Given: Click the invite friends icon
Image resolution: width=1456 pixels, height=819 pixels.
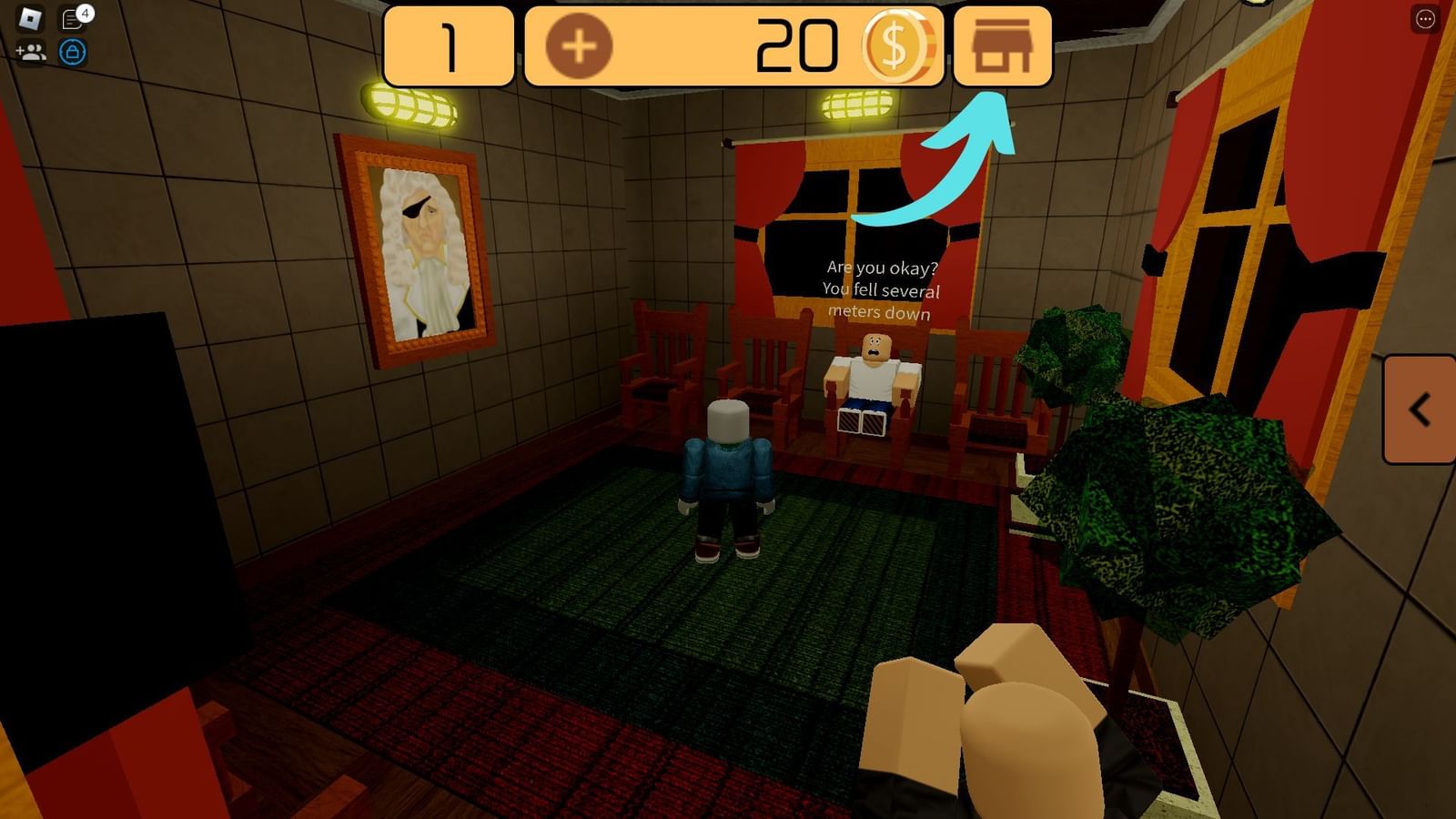Looking at the screenshot, I should [30, 52].
